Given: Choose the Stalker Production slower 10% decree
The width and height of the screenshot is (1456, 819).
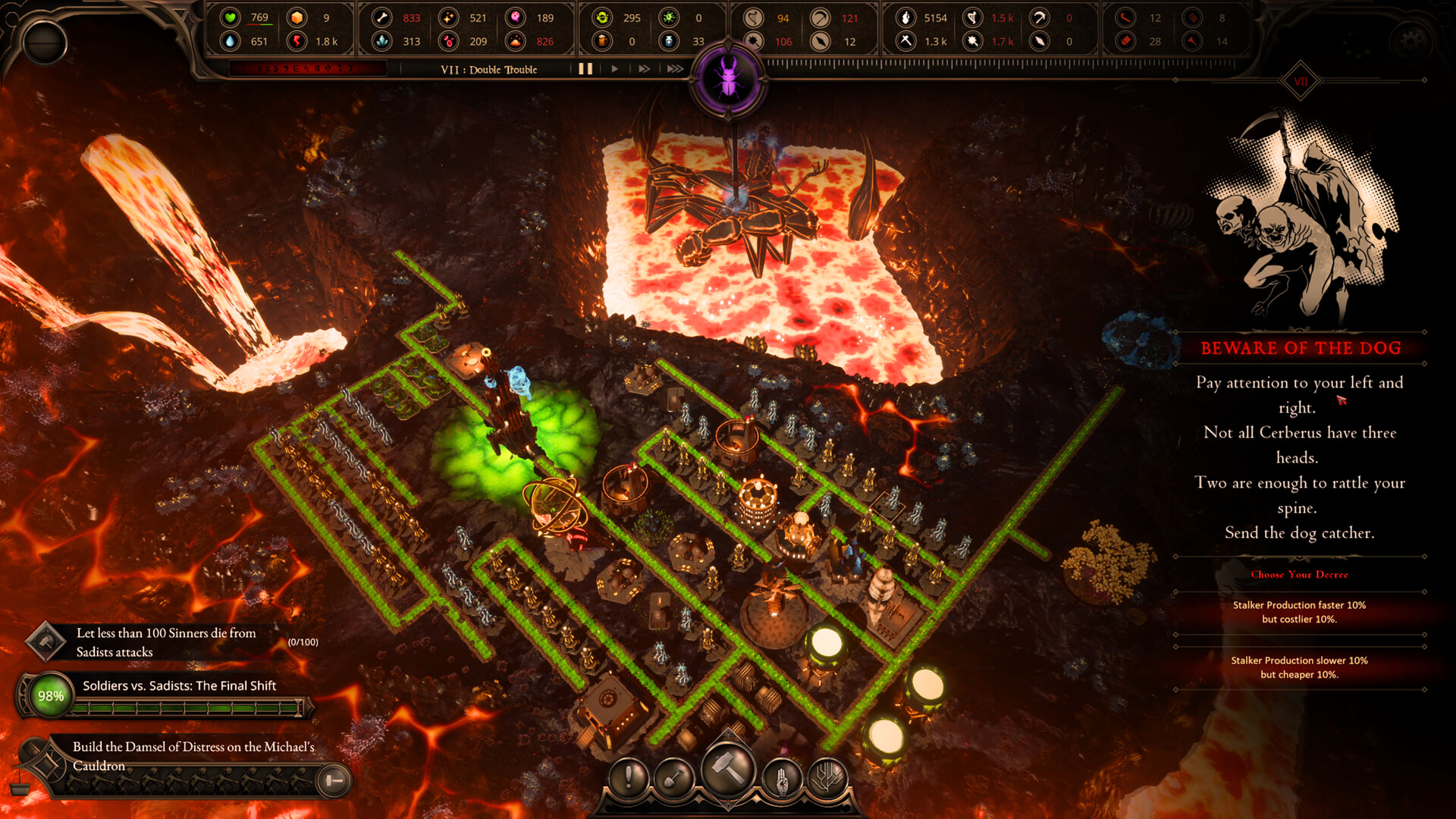Looking at the screenshot, I should (1299, 667).
